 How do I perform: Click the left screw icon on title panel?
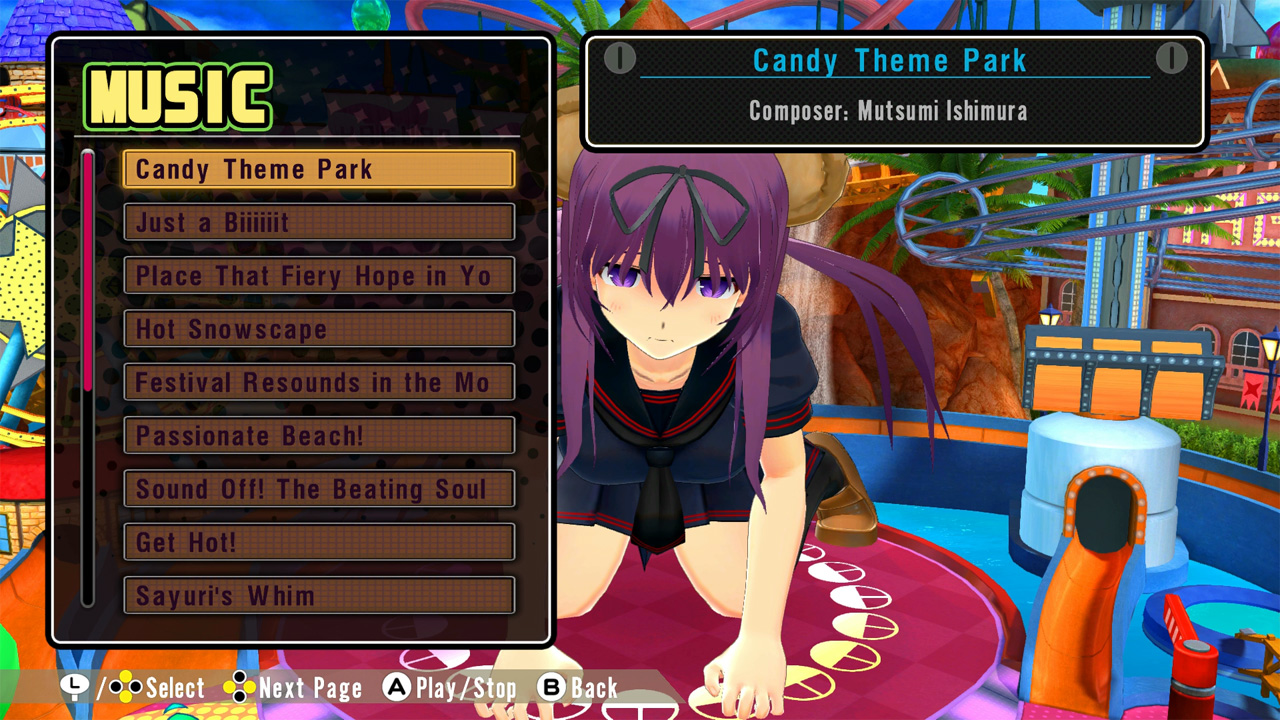click(x=622, y=57)
